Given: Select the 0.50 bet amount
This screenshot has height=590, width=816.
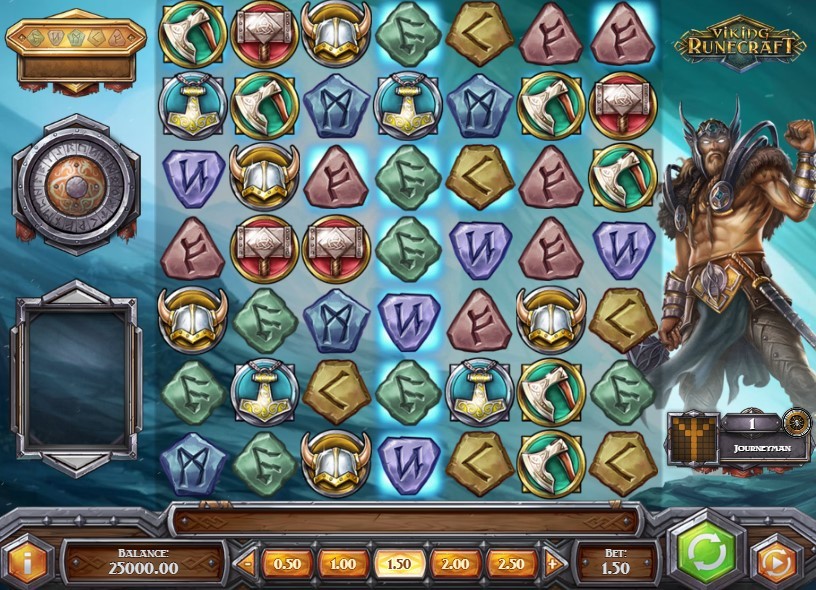Looking at the screenshot, I should point(287,563).
